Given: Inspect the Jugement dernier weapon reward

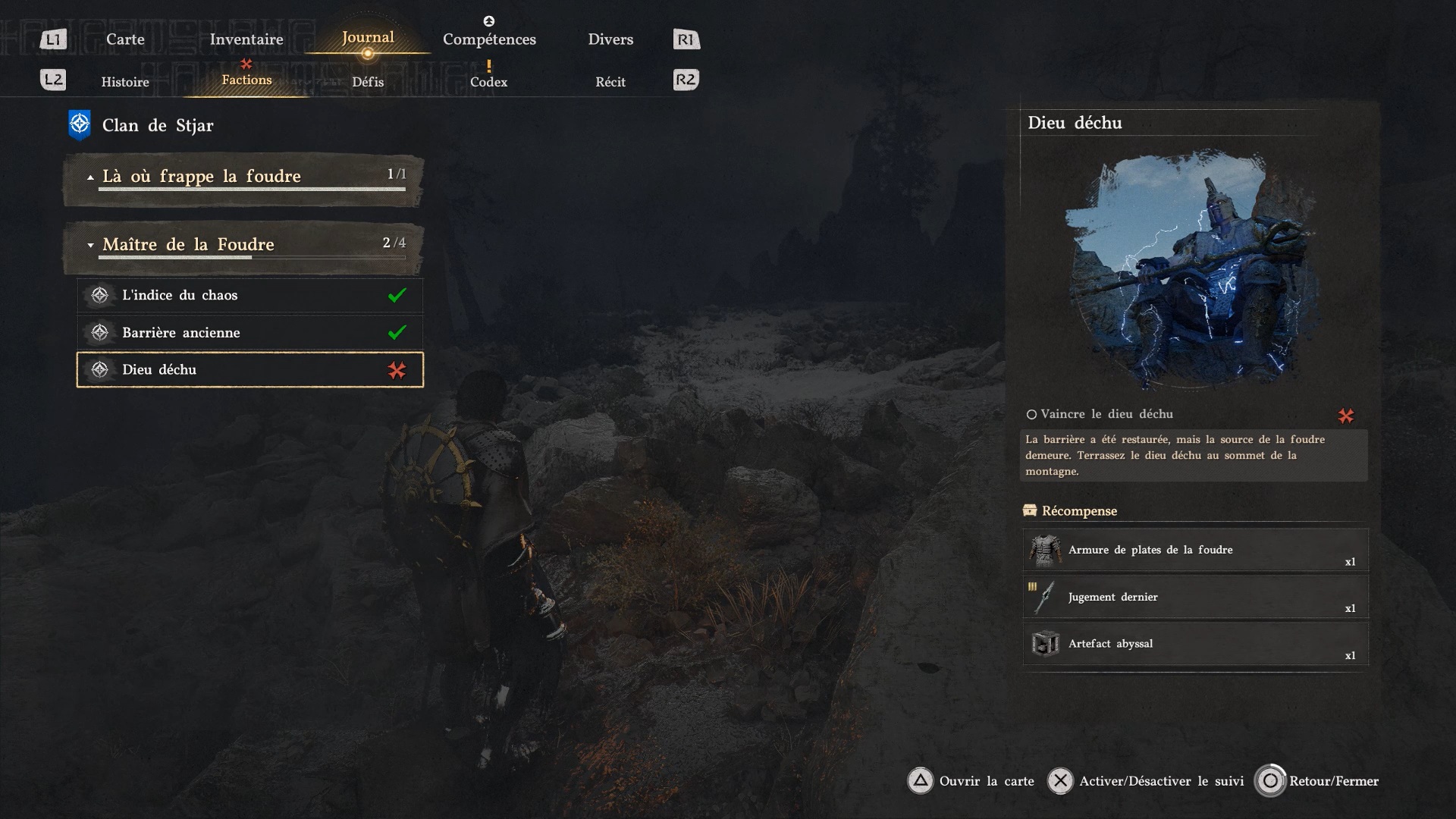Looking at the screenshot, I should click(x=1195, y=597).
